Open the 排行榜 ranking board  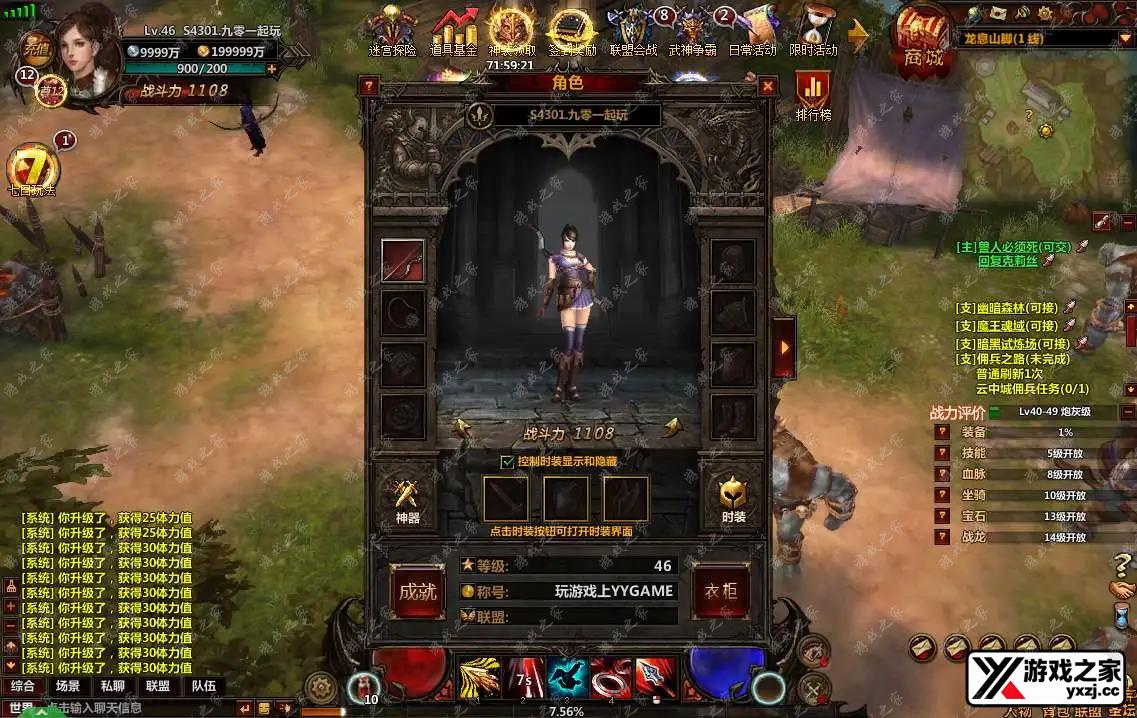(813, 95)
